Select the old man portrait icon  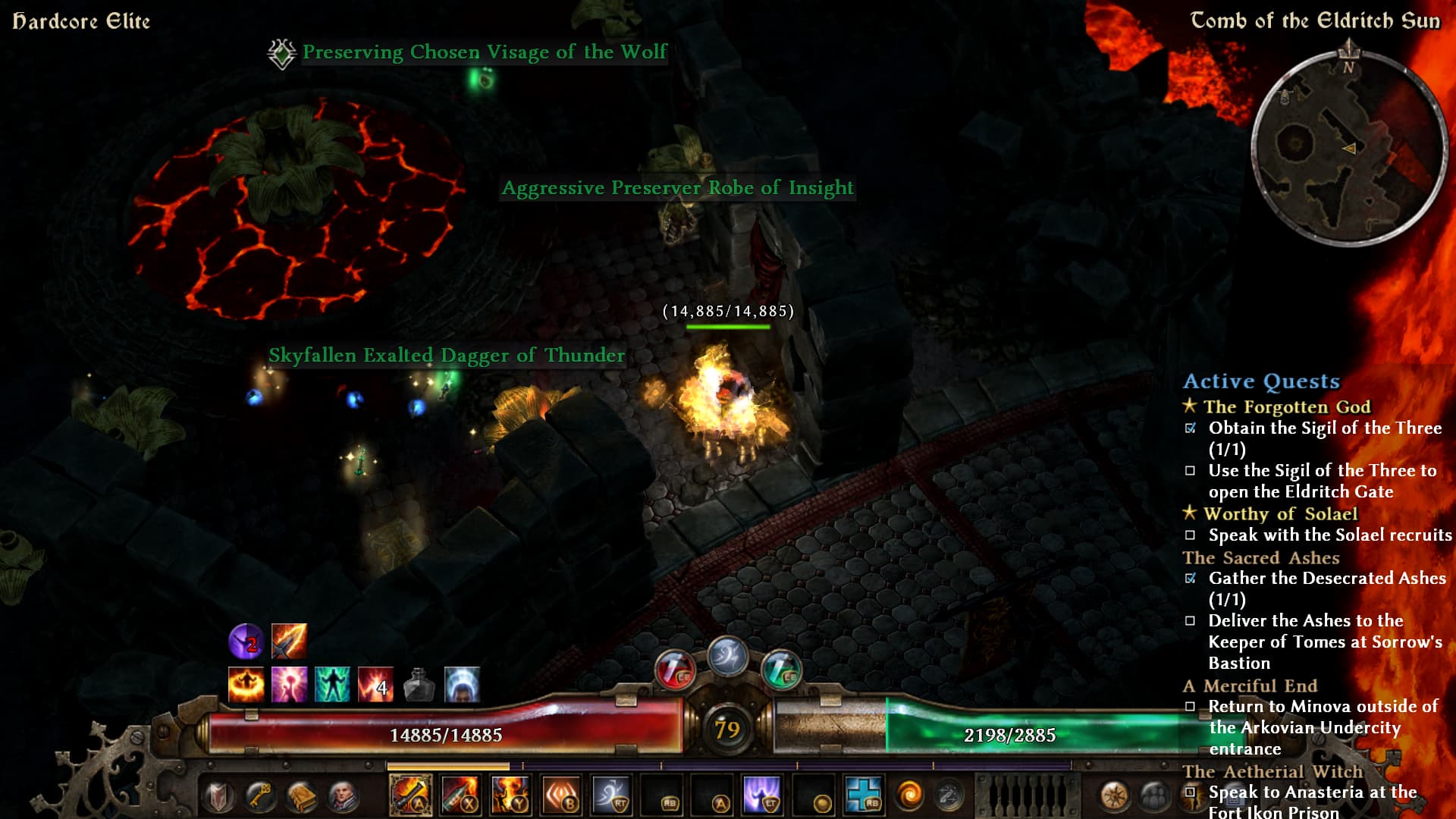tap(343, 796)
